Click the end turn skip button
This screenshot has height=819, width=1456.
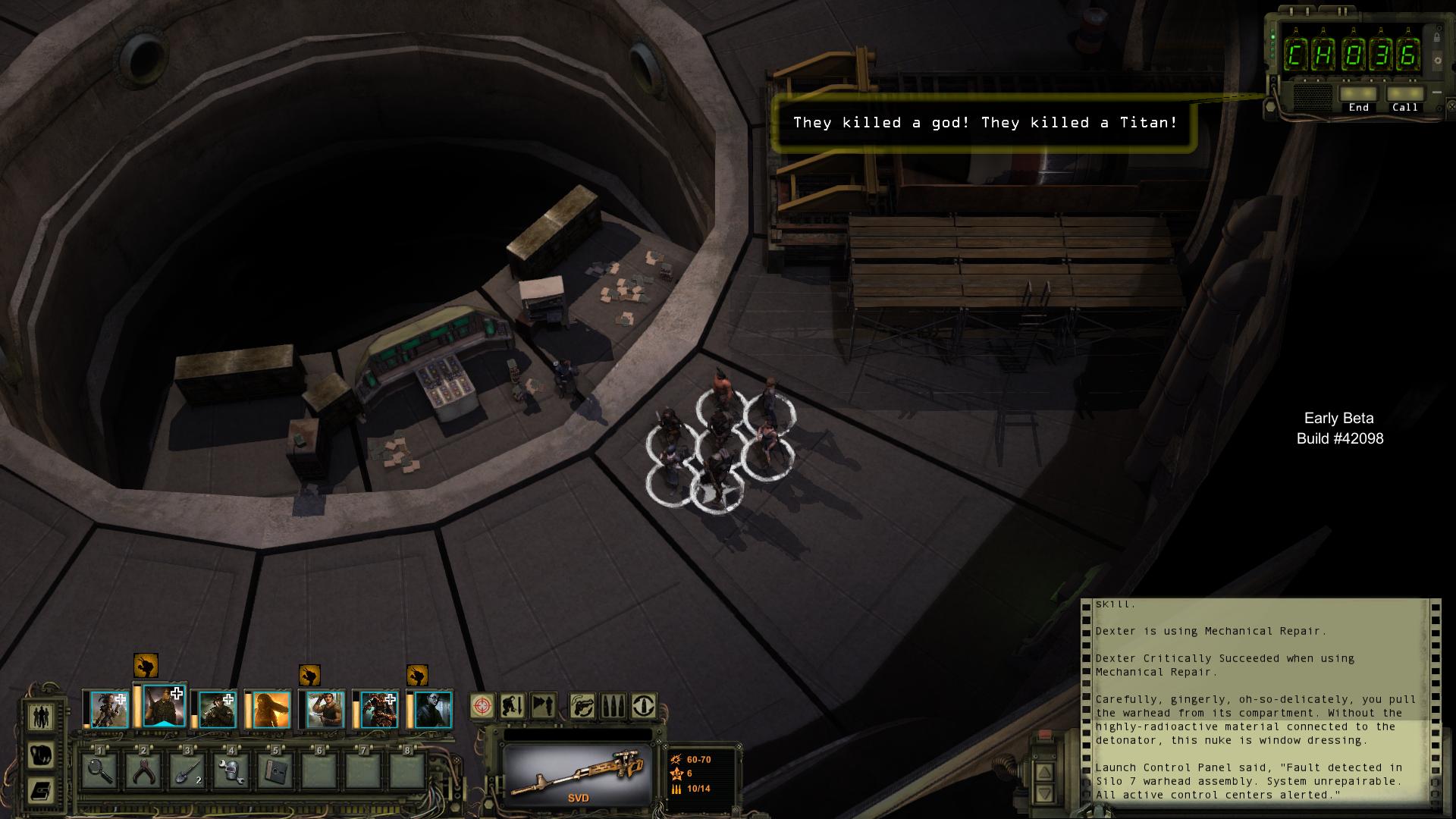coord(543,706)
